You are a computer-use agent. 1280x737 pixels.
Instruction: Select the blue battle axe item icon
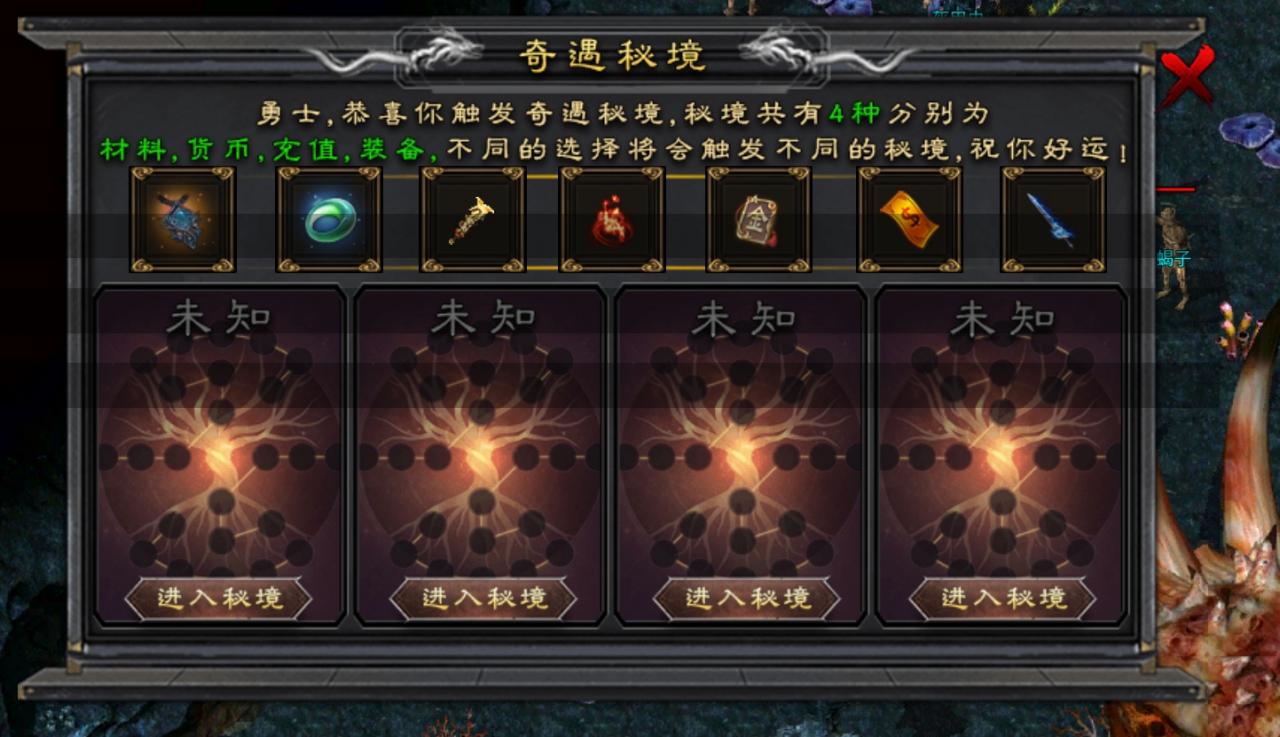pos(182,218)
